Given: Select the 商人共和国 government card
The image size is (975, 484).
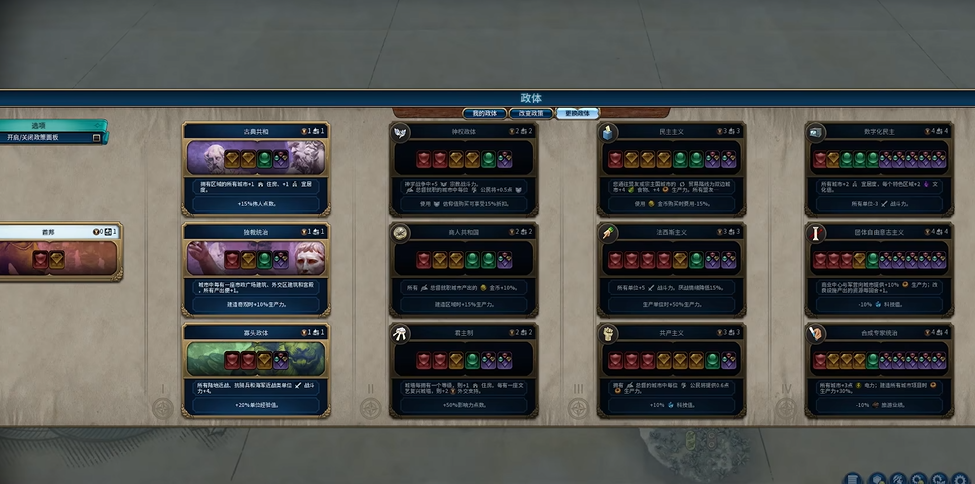Looking at the screenshot, I should (464, 268).
